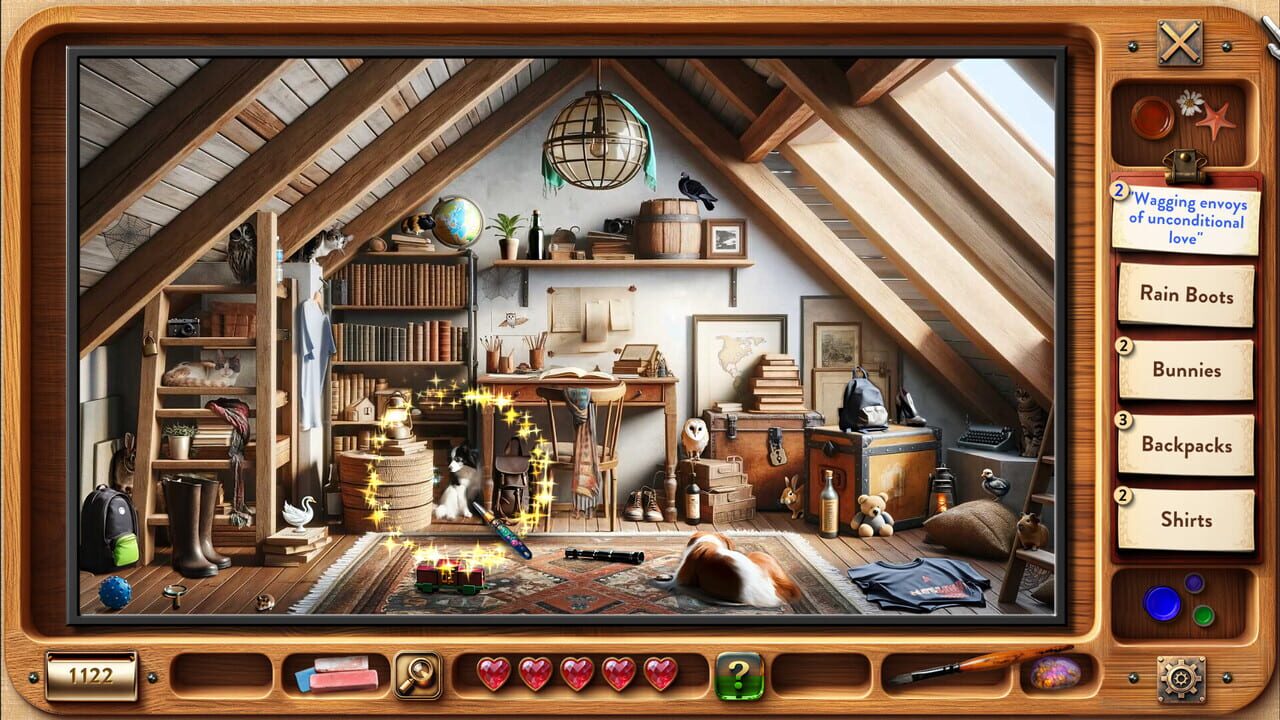Select Rain Boots in the object list
Viewport: 1280px width, 720px height.
[x=1186, y=296]
